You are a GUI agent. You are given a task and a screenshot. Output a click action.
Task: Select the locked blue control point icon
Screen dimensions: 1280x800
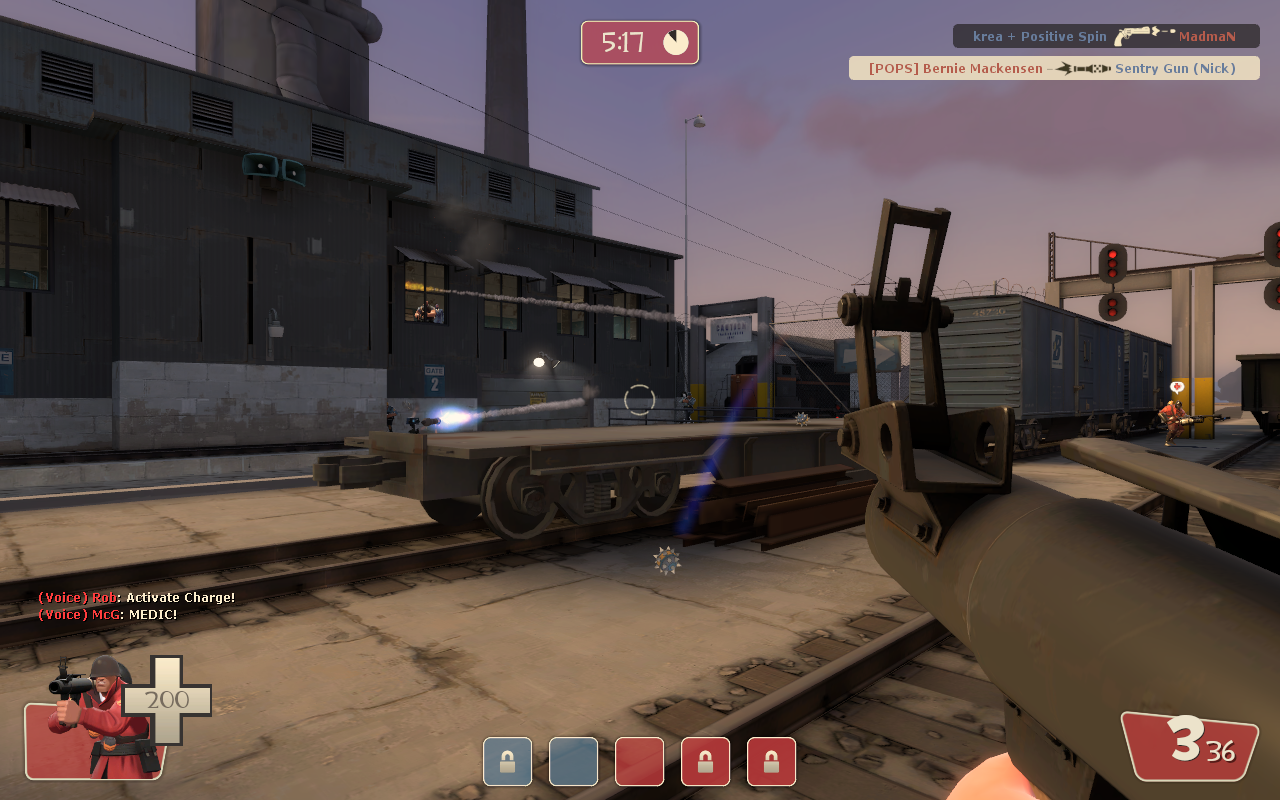point(507,762)
